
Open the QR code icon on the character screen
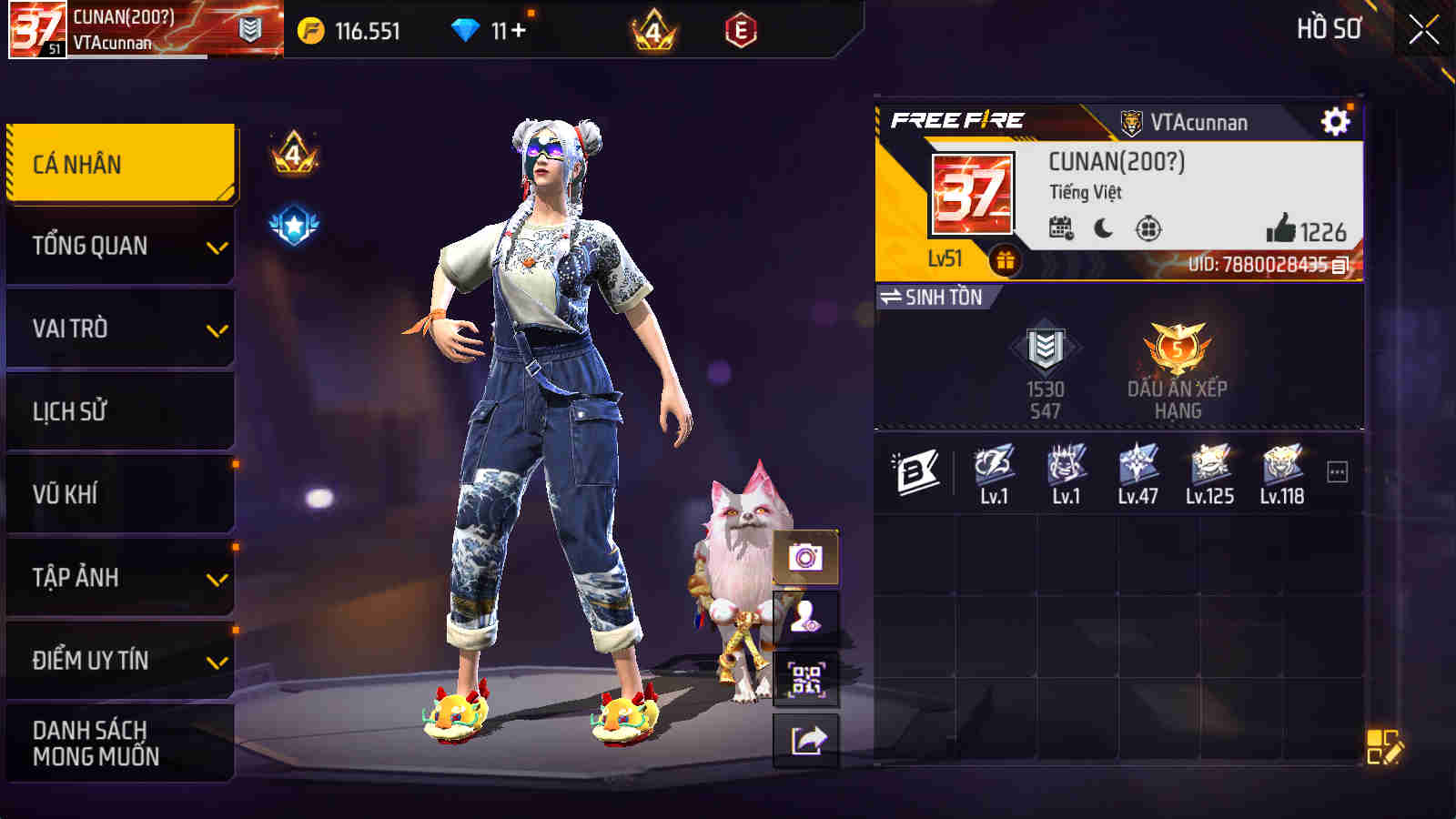(804, 678)
